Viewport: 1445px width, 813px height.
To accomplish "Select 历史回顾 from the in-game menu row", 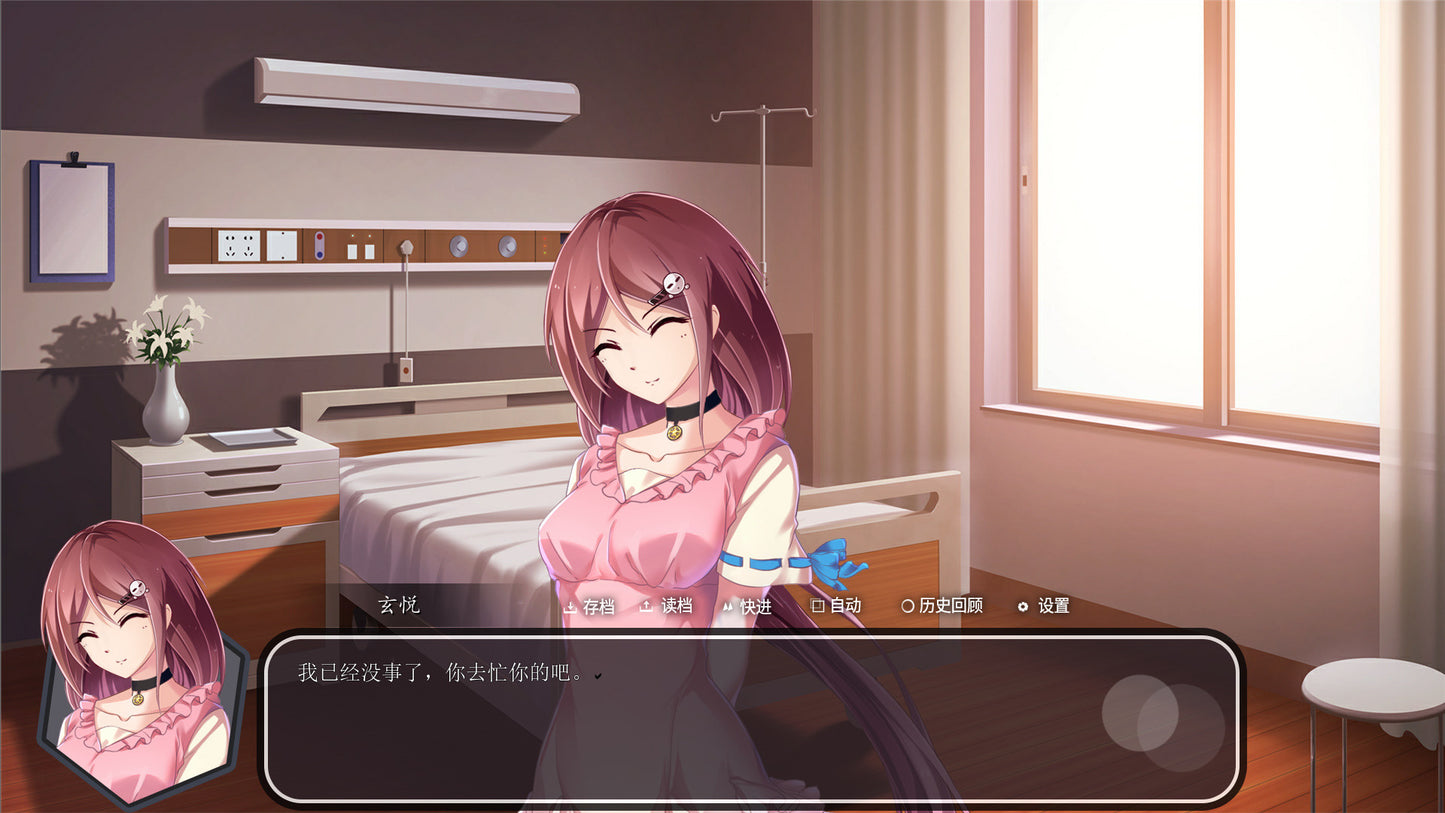I will click(x=947, y=606).
